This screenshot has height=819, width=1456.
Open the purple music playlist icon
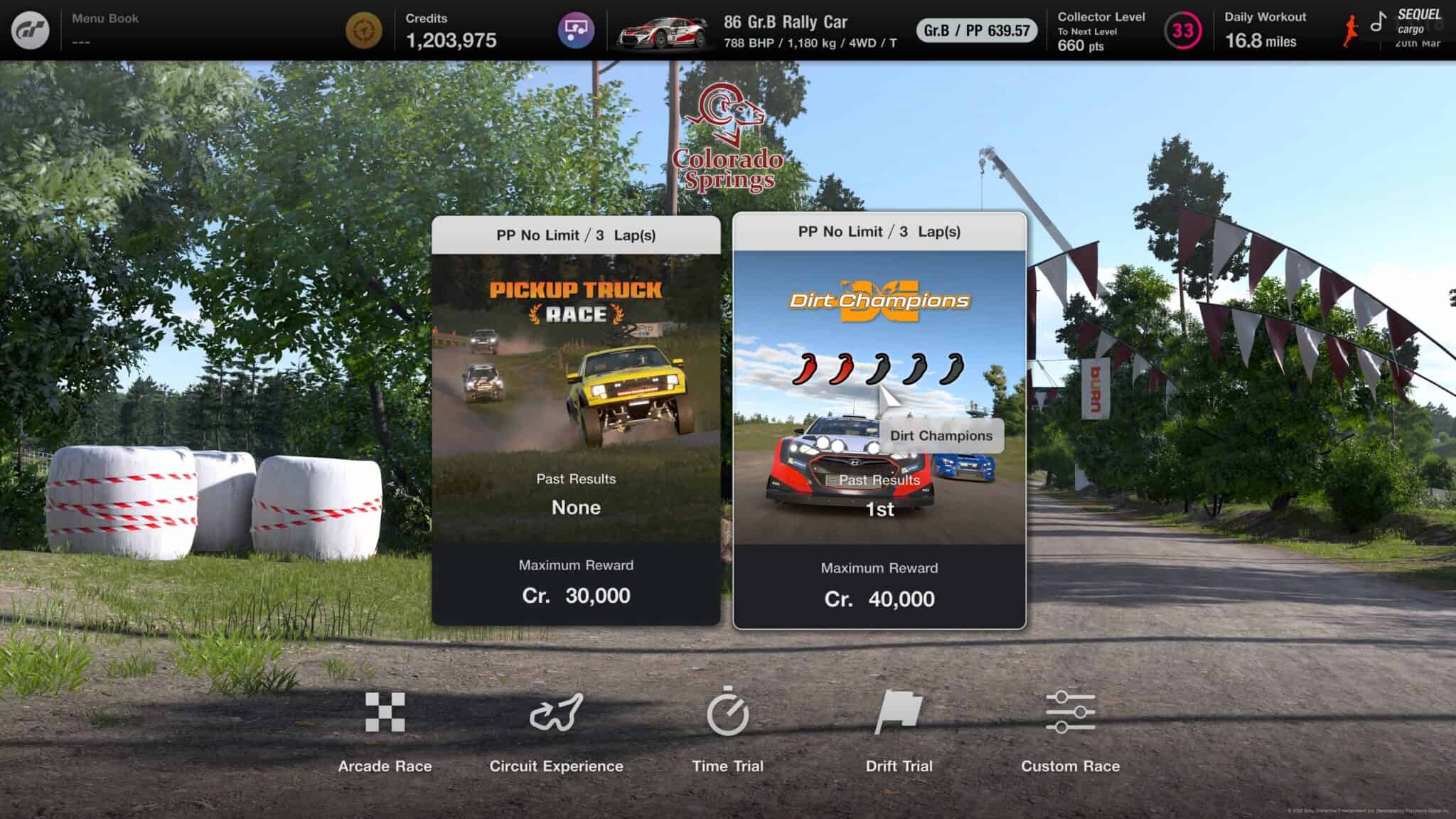576,30
